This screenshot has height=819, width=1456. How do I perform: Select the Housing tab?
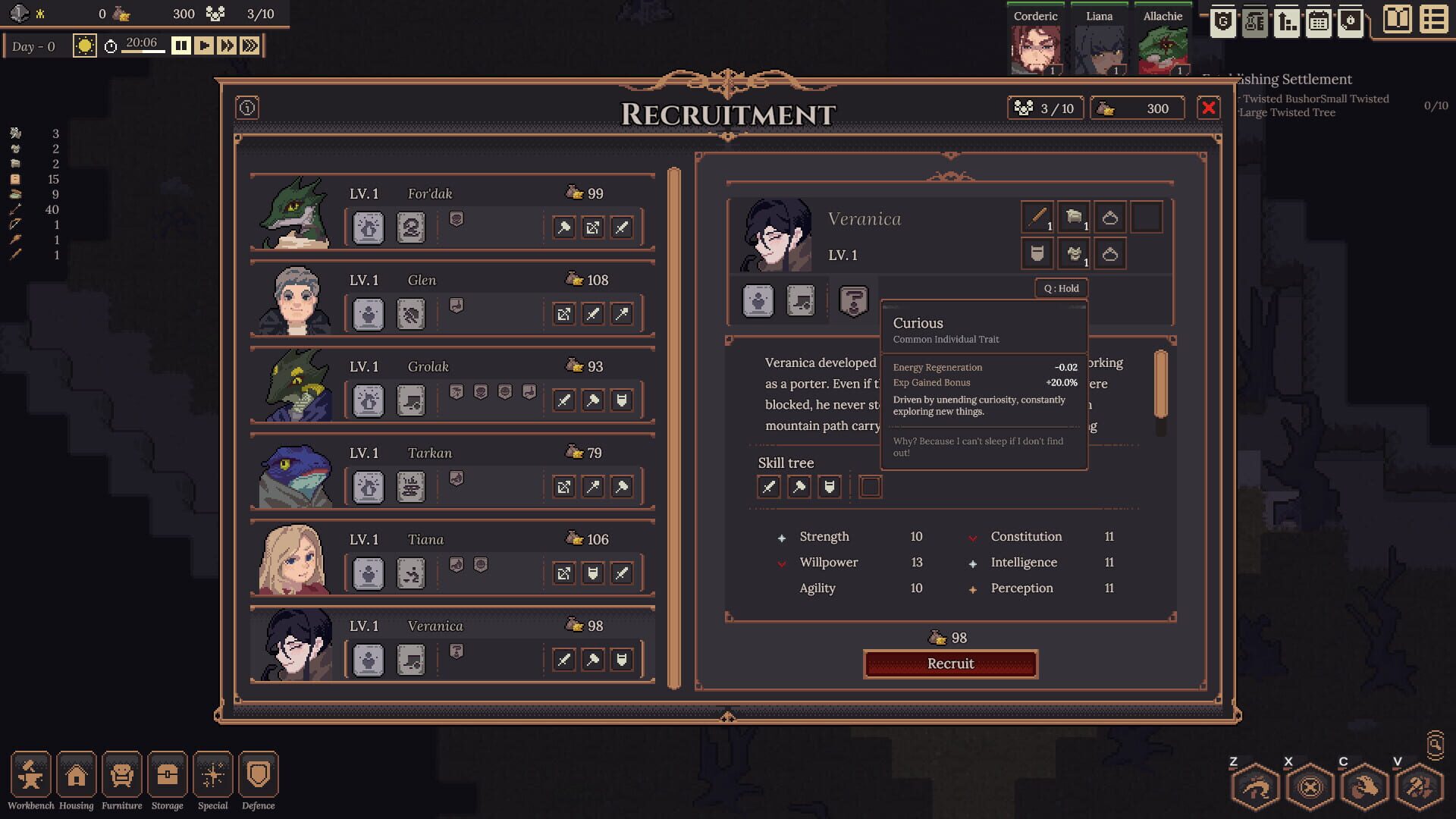click(x=77, y=775)
